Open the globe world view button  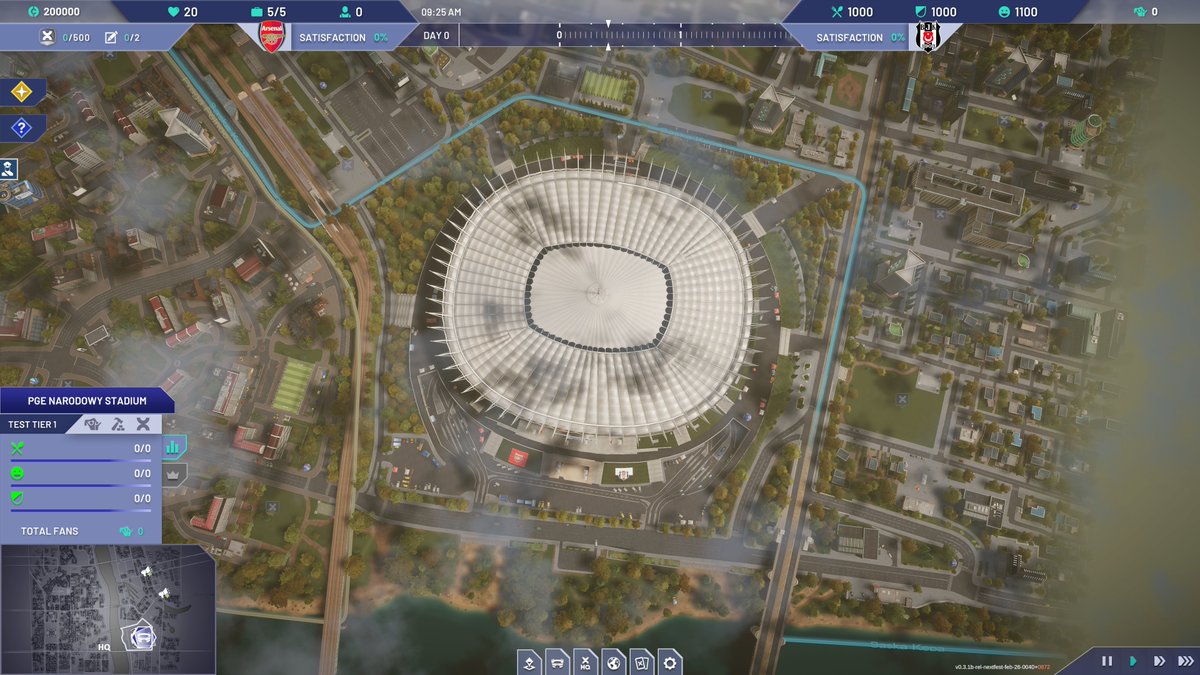pyautogui.click(x=615, y=662)
